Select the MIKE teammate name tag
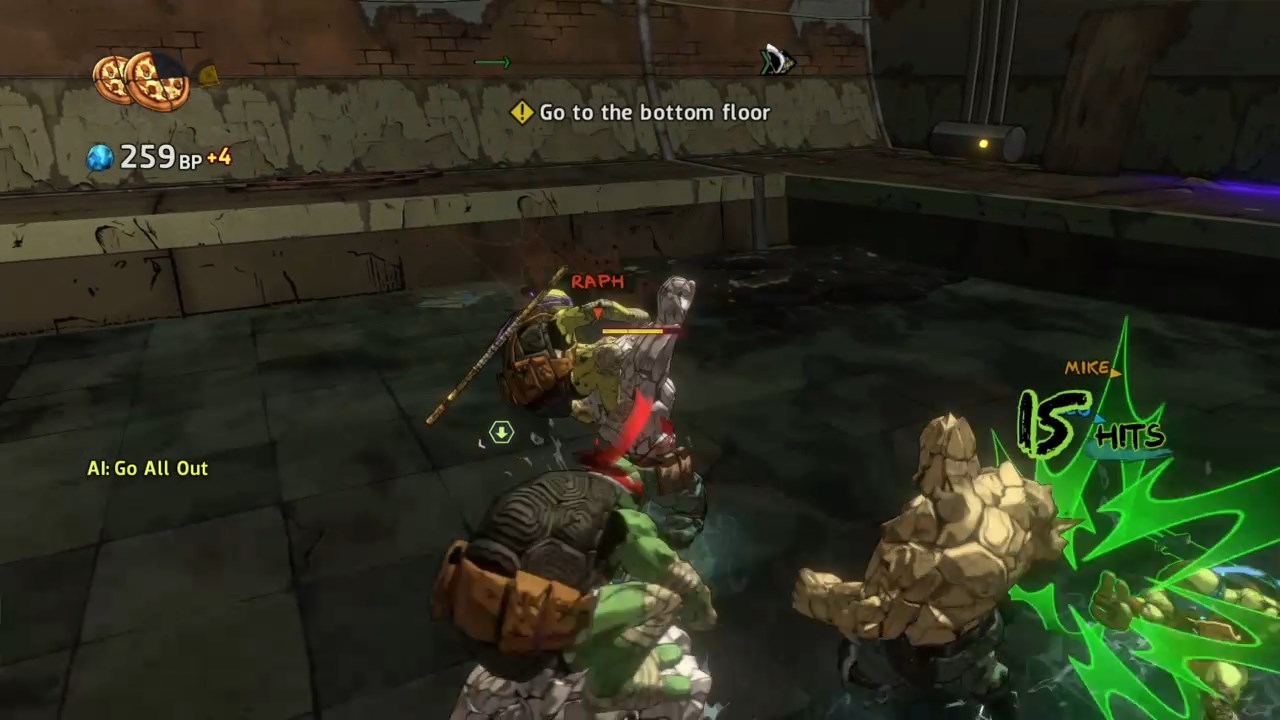The image size is (1280, 720). point(1087,368)
